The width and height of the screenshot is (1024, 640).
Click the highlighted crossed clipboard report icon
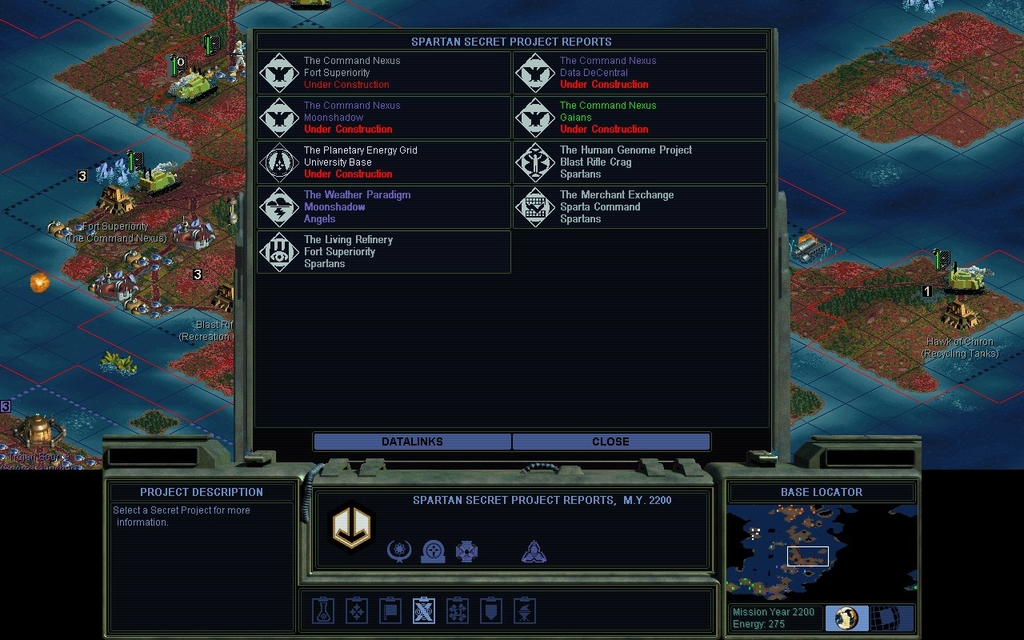click(424, 610)
